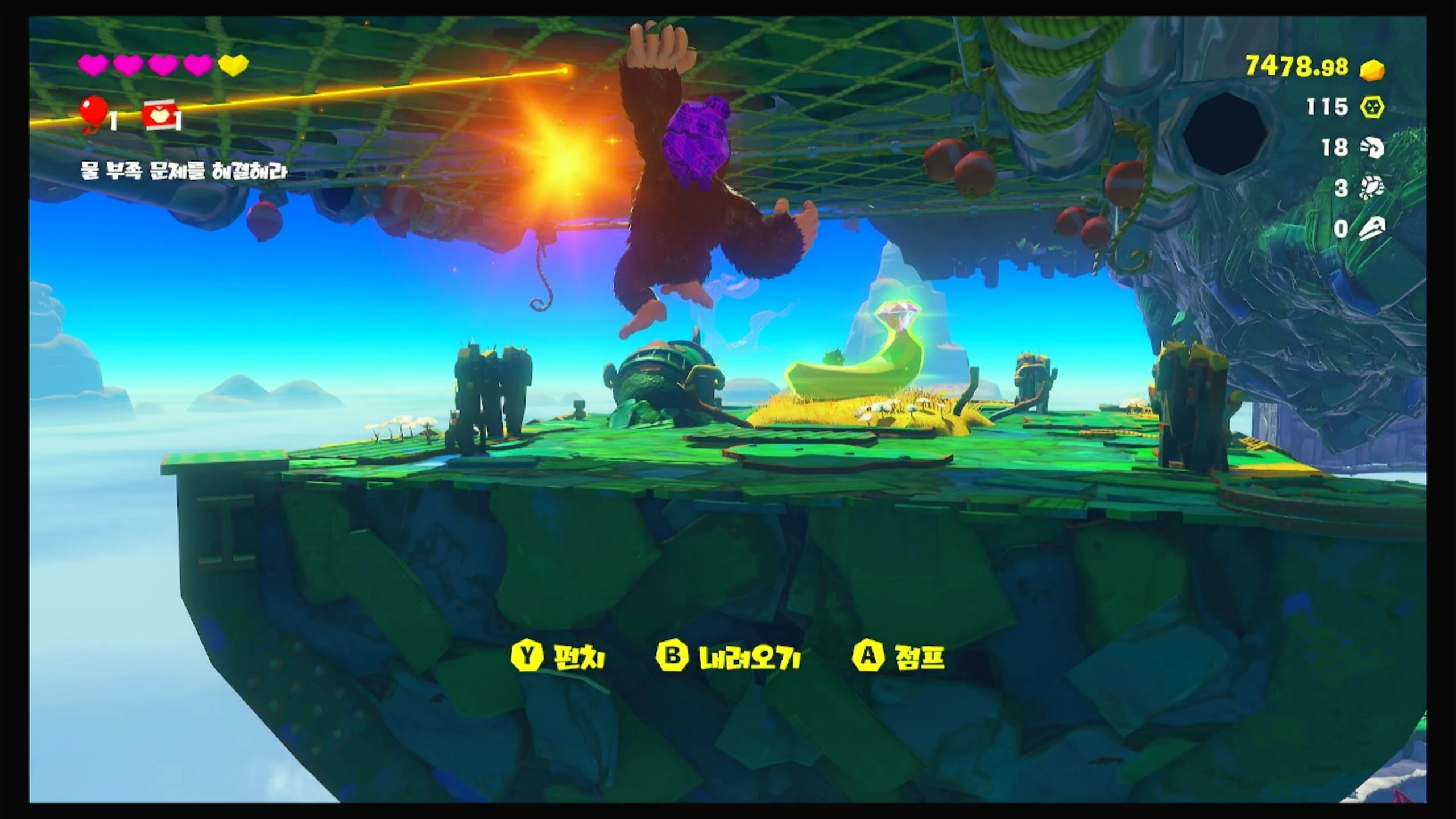Click the fossil icon beside the 18 count
The height and width of the screenshot is (819, 1456).
(1372, 148)
